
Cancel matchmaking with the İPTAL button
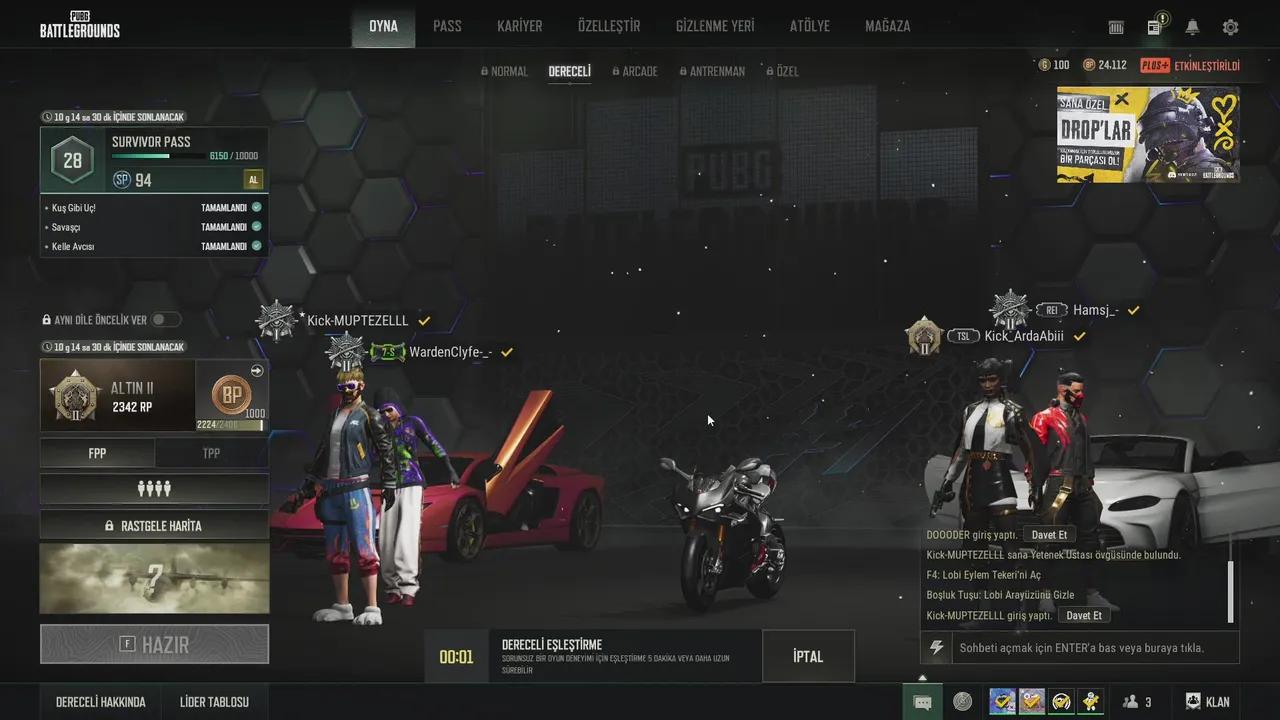click(x=808, y=656)
